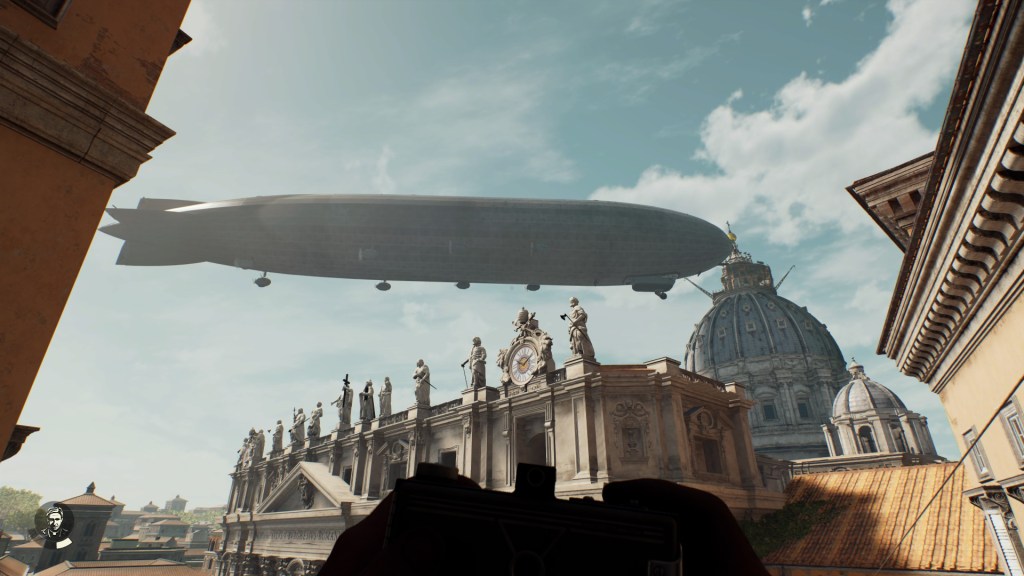Image resolution: width=1024 pixels, height=576 pixels.
Task: Click the clergyman disguise portrait icon
Action: point(53,523)
